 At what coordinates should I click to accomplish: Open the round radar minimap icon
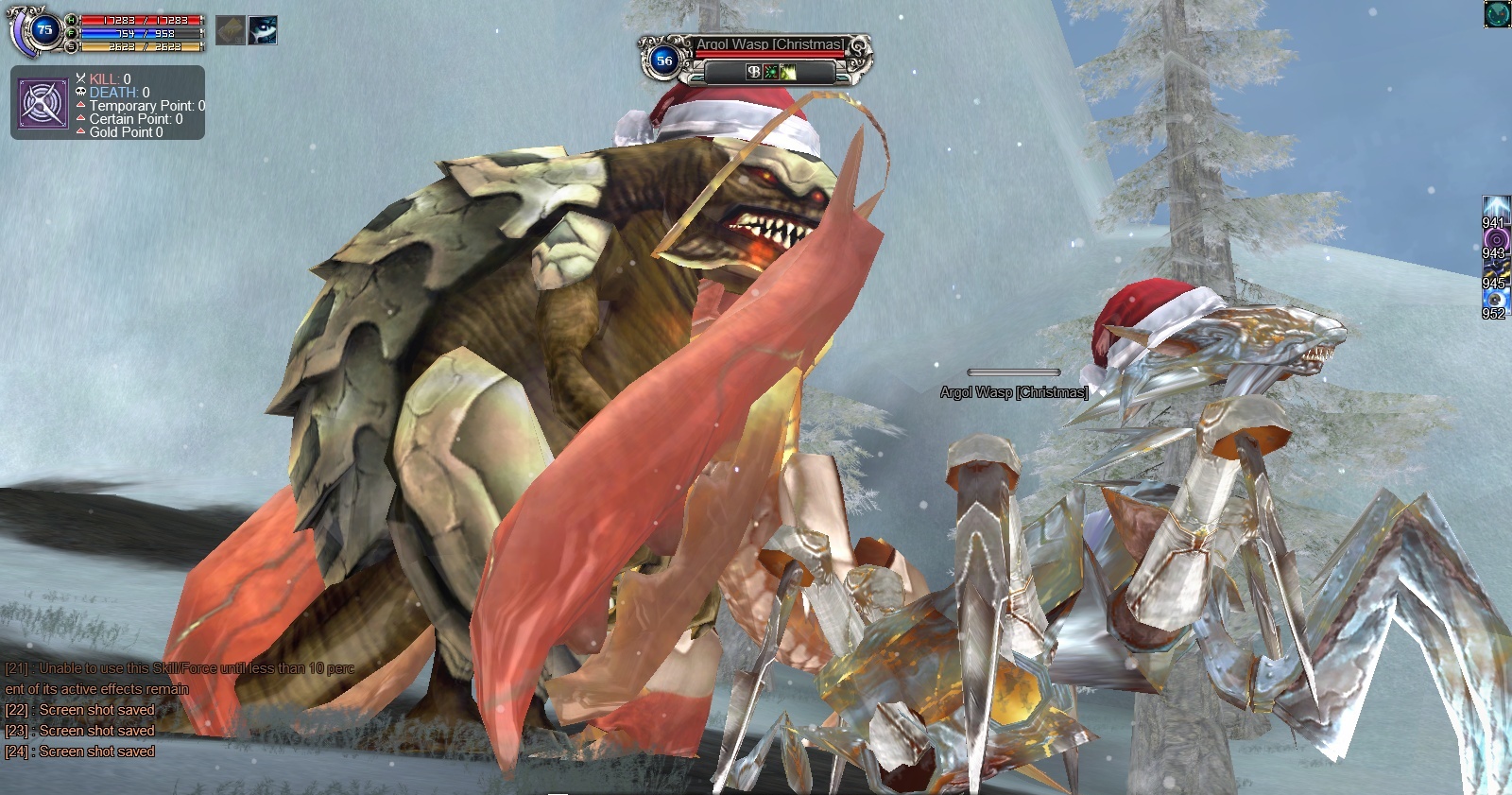point(1497,14)
